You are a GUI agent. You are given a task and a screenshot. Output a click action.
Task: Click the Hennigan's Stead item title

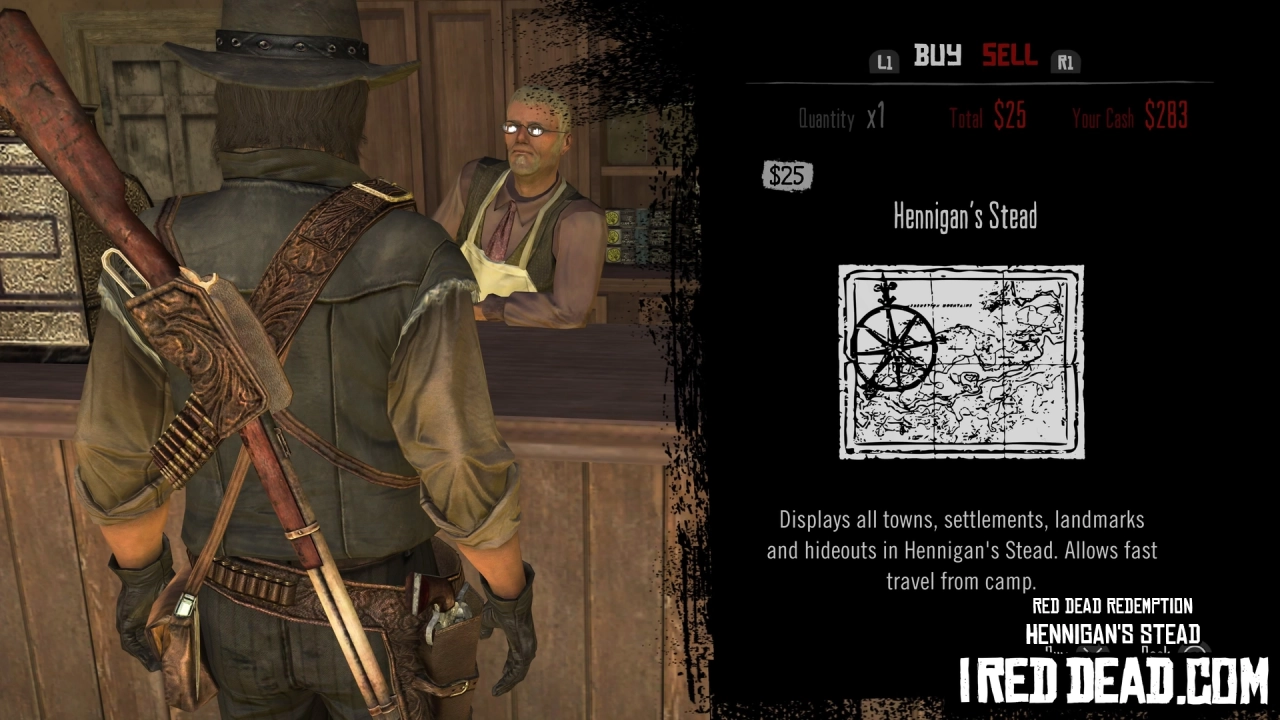click(966, 216)
